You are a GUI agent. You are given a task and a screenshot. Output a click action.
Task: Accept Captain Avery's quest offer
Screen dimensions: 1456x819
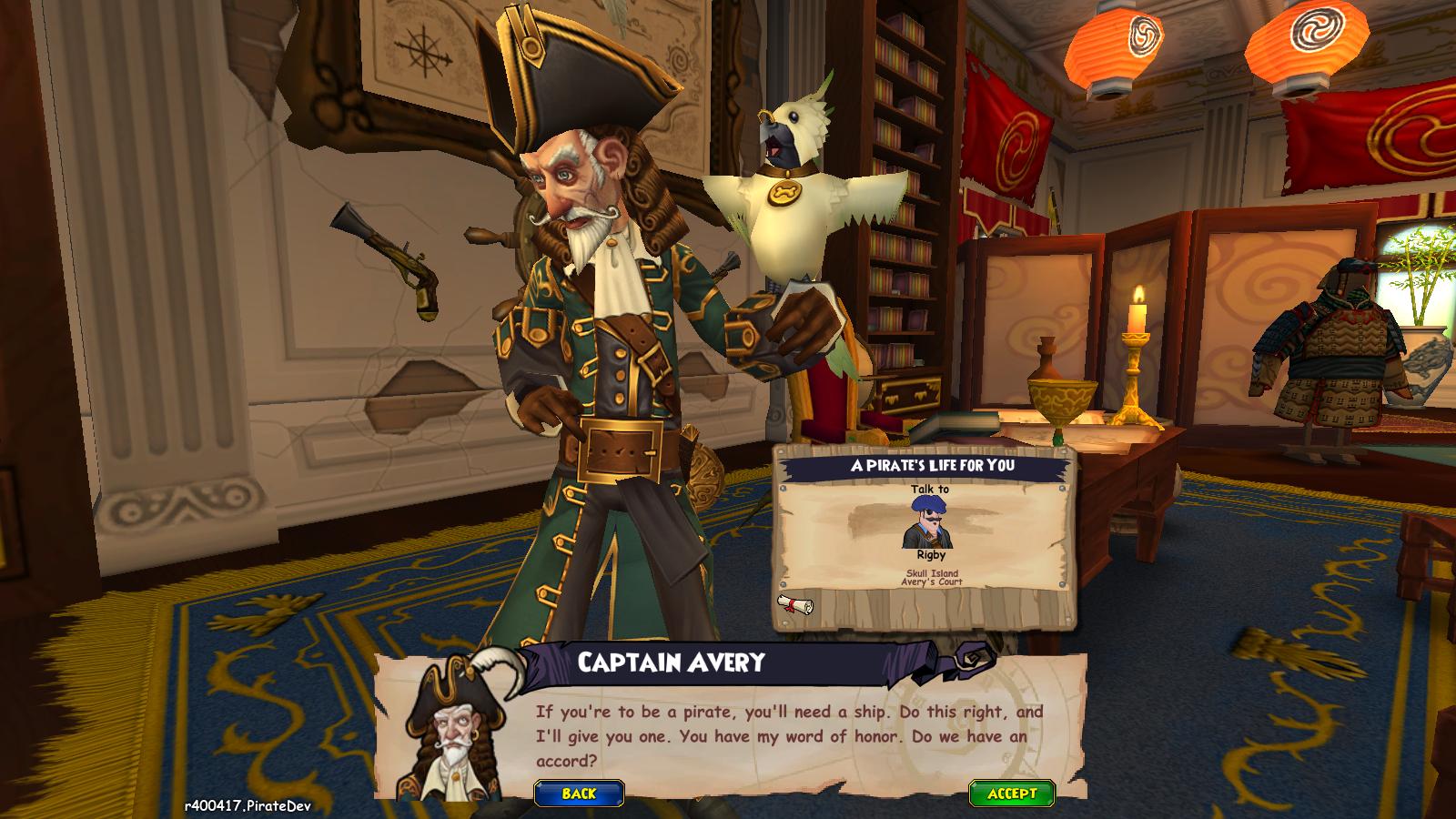pos(1012,794)
